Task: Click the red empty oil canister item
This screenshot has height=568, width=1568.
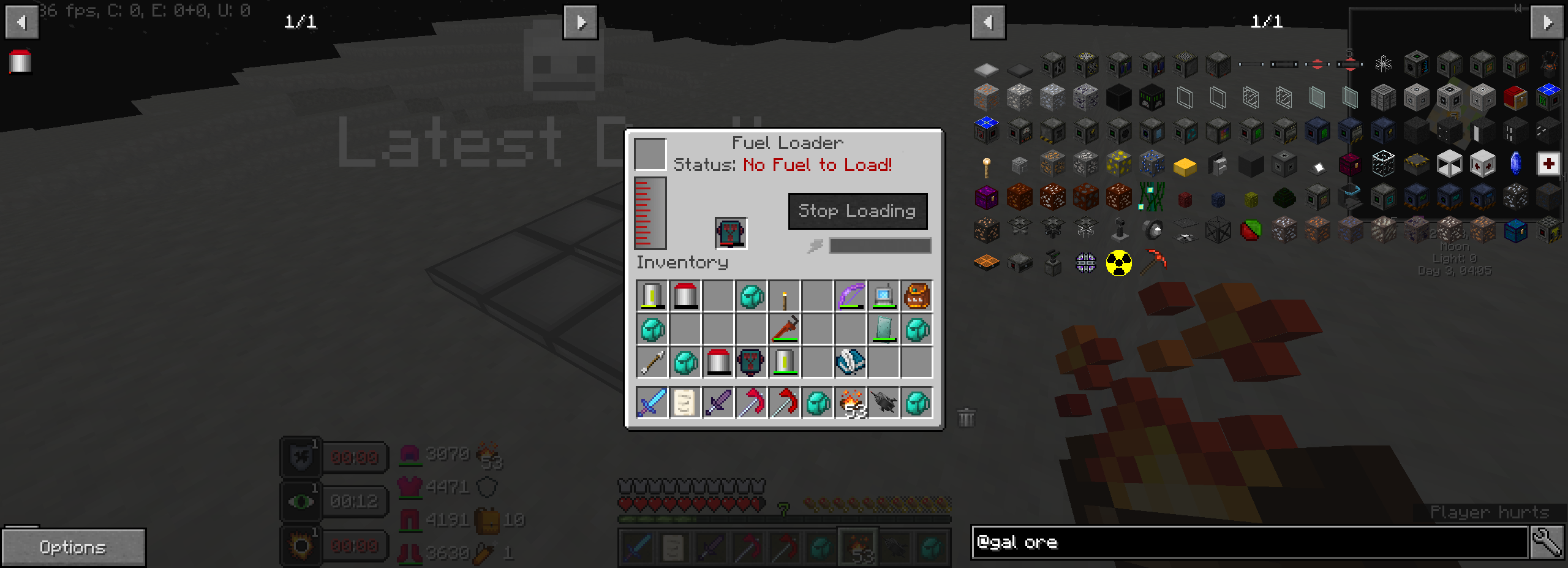Action: pyautogui.click(x=685, y=296)
